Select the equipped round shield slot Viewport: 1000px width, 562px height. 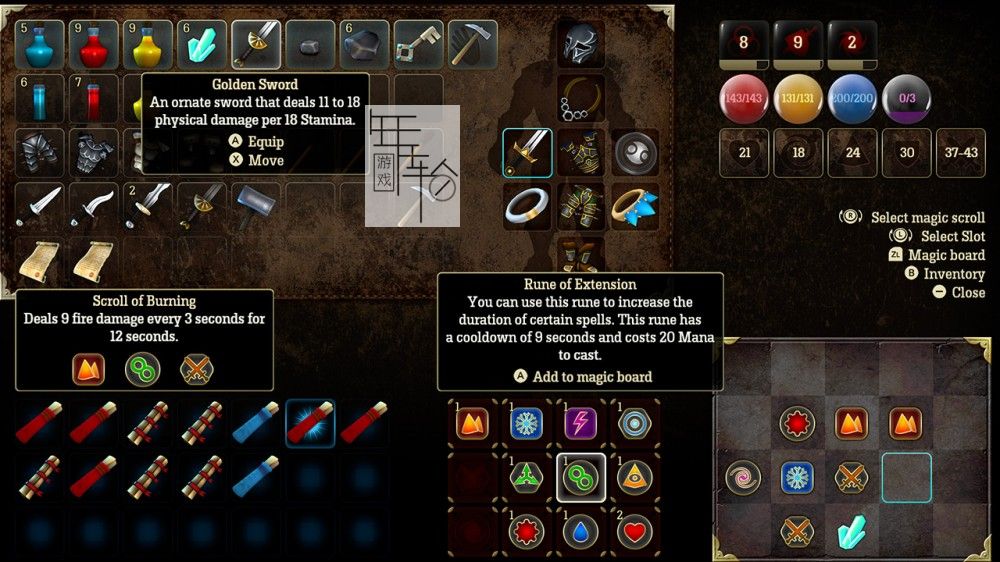635,152
